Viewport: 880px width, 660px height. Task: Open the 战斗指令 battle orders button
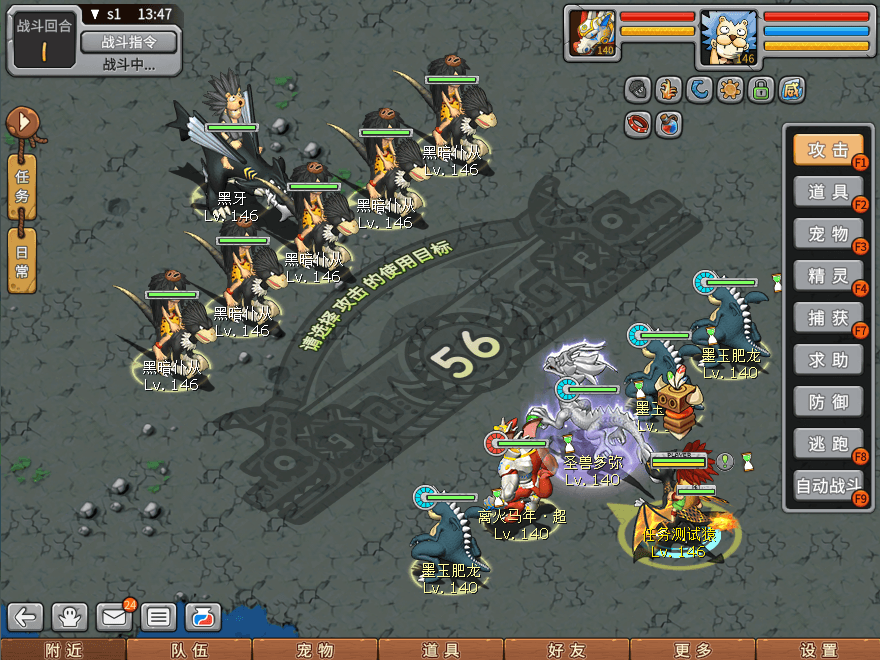point(128,42)
